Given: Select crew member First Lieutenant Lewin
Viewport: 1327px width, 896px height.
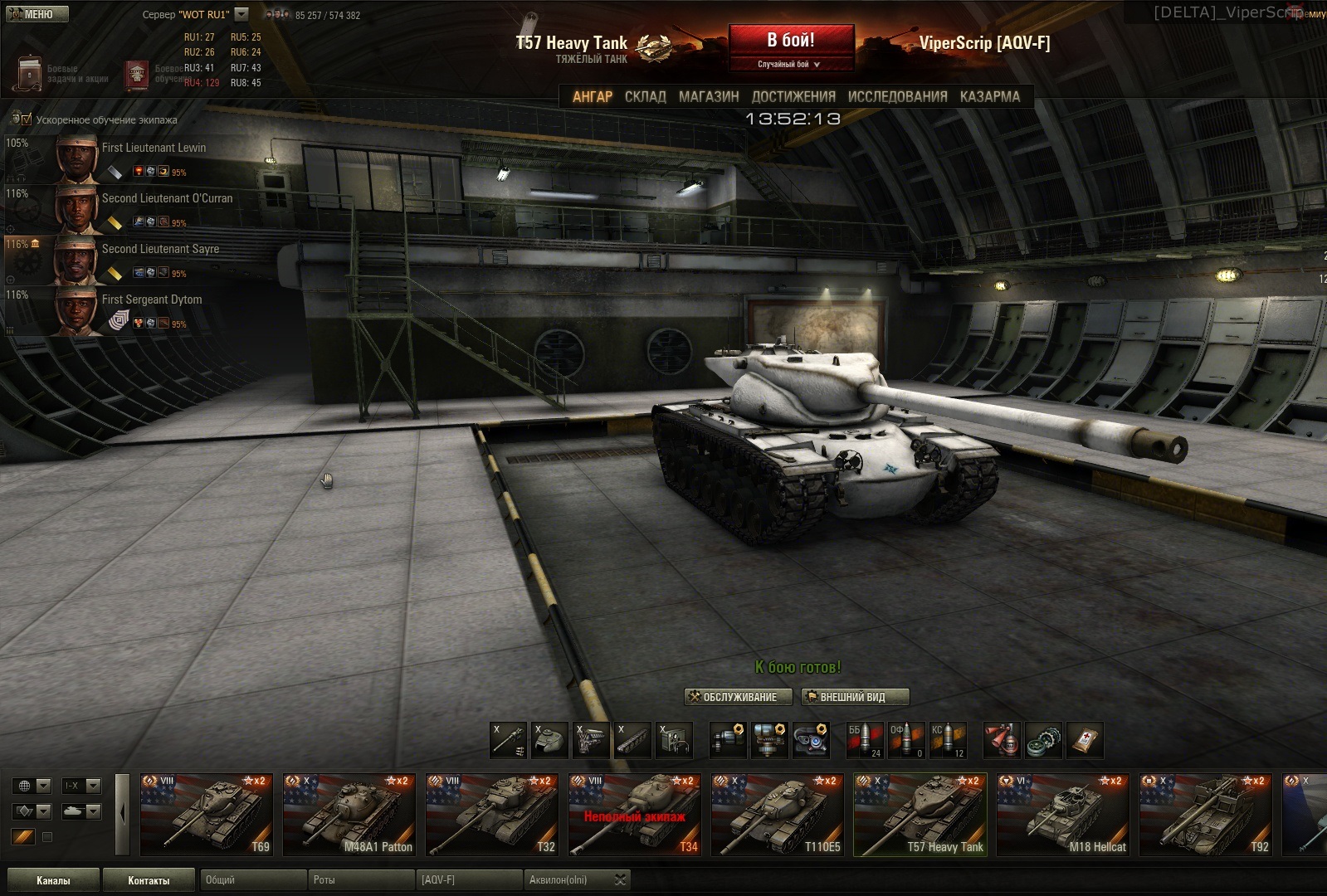Looking at the screenshot, I should click(x=154, y=148).
